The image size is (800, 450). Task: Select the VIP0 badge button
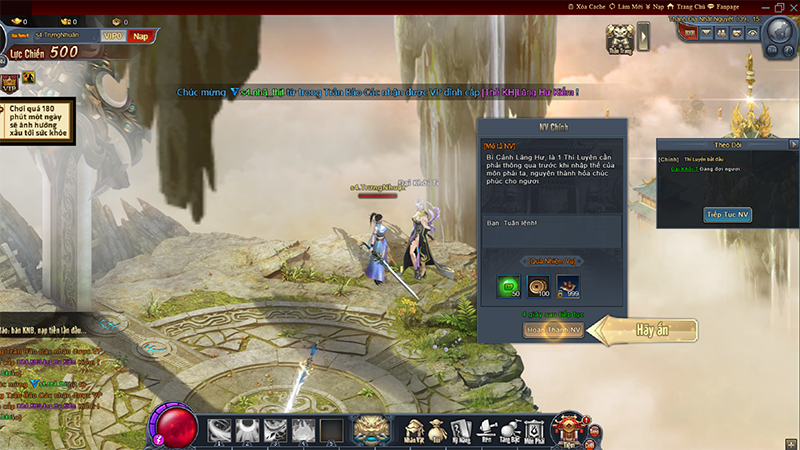click(113, 36)
